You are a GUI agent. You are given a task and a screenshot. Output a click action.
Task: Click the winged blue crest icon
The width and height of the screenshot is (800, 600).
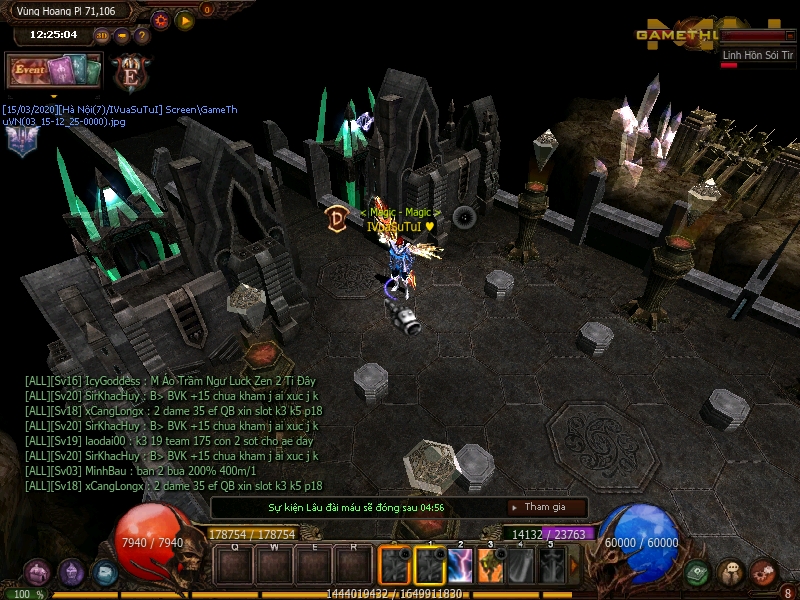(x=20, y=140)
